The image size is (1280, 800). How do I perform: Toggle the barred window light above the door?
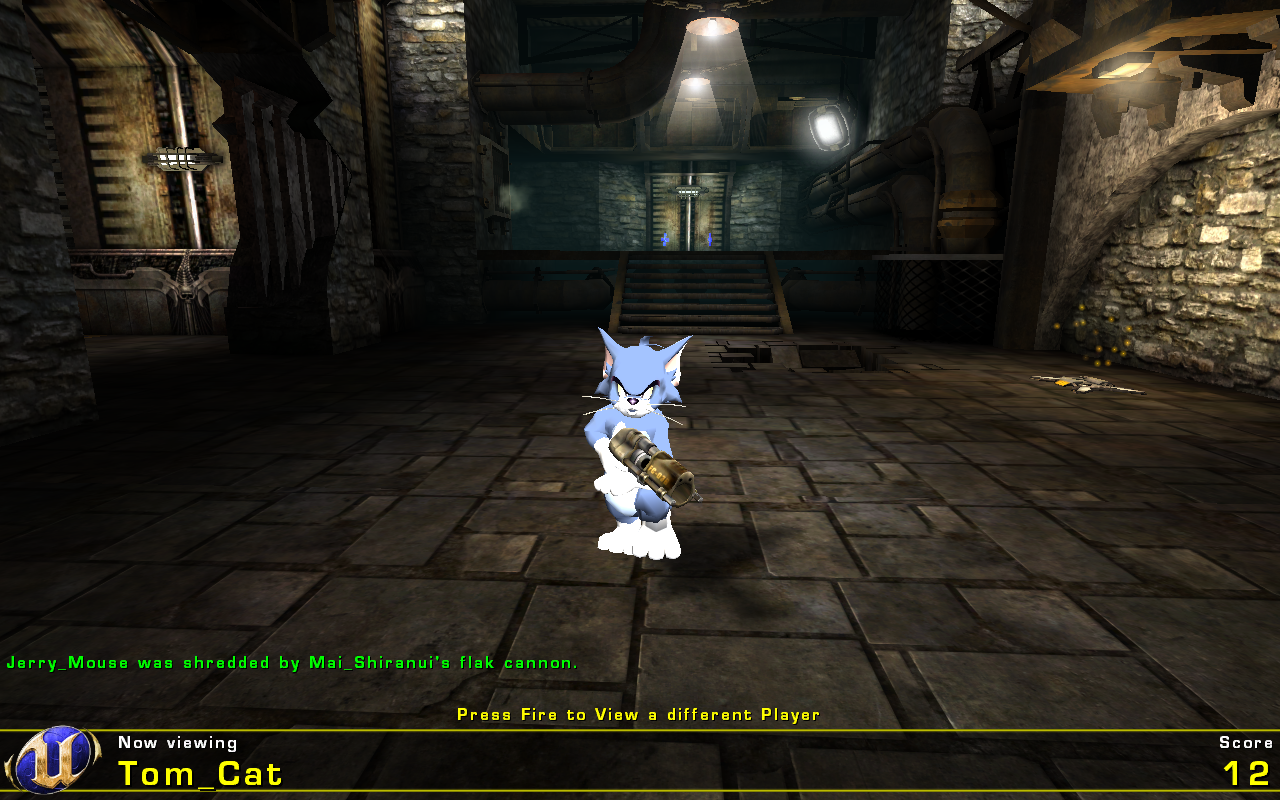click(x=688, y=189)
